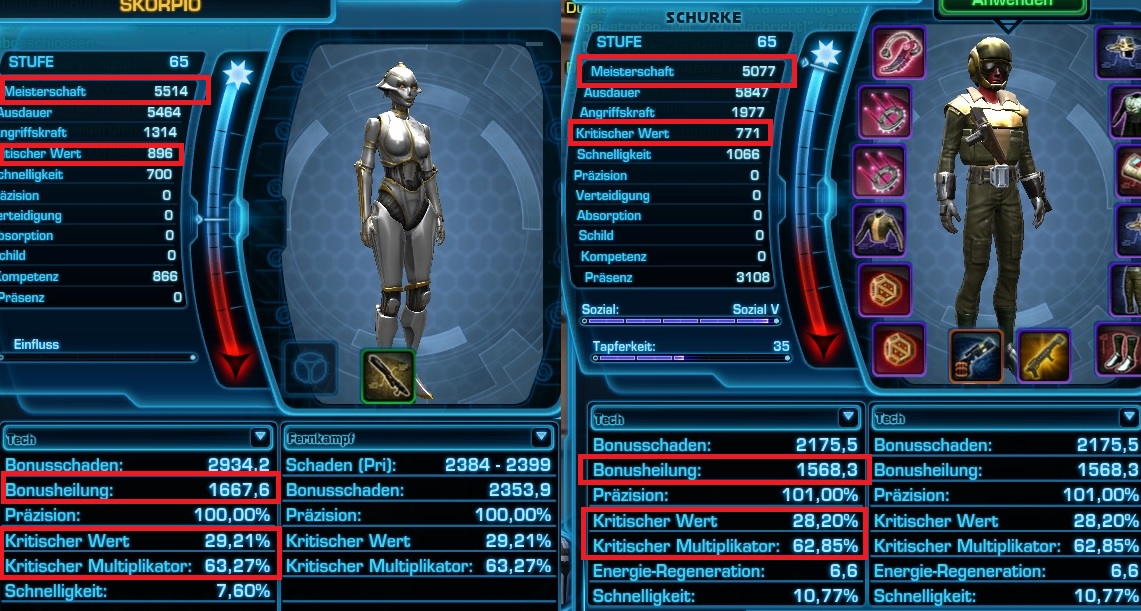This screenshot has height=611, width=1141.
Task: Select the Schurke's olive jacket equipment slot
Action: click(x=881, y=230)
